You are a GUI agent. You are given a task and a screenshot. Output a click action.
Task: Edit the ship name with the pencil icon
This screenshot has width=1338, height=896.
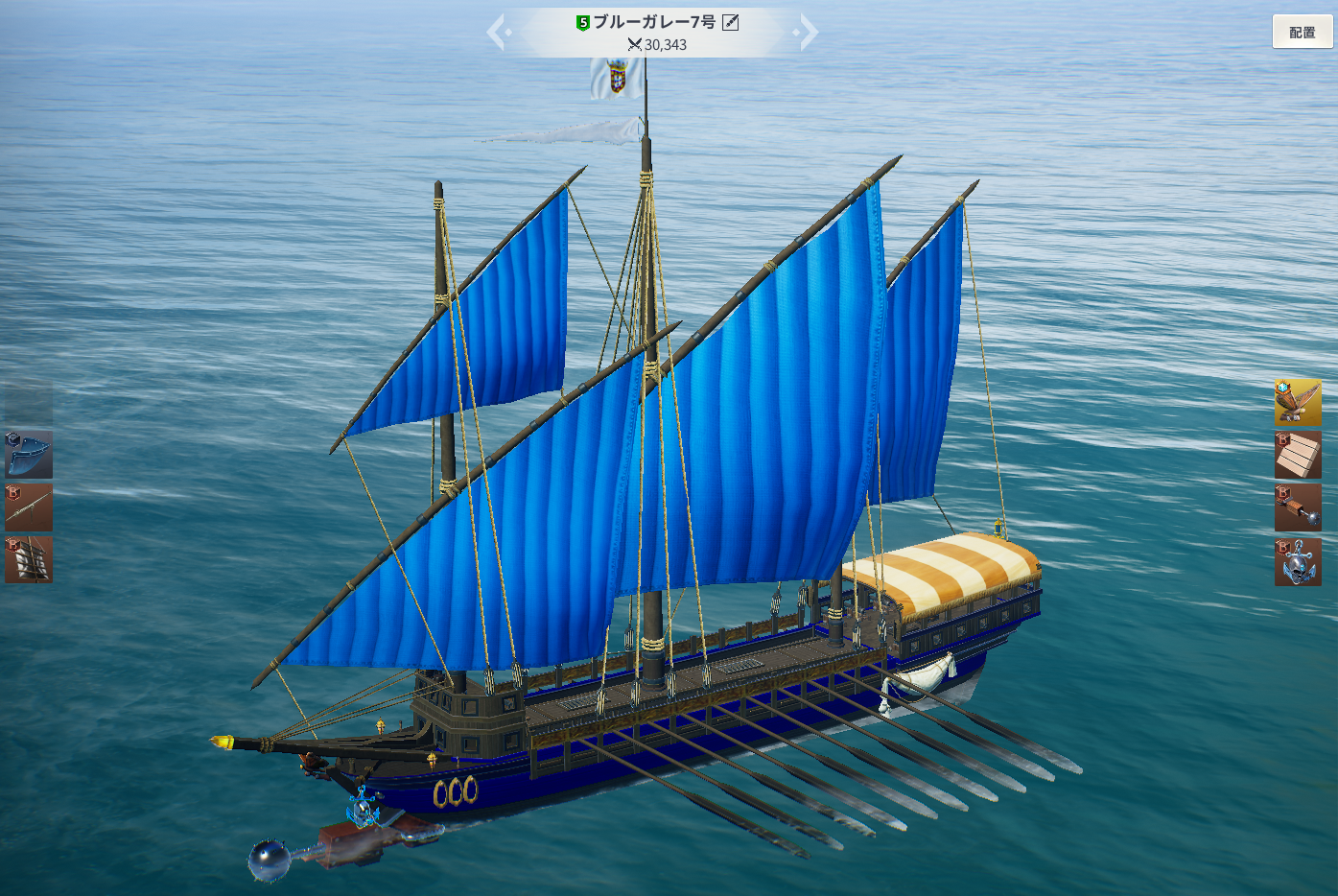(x=730, y=22)
